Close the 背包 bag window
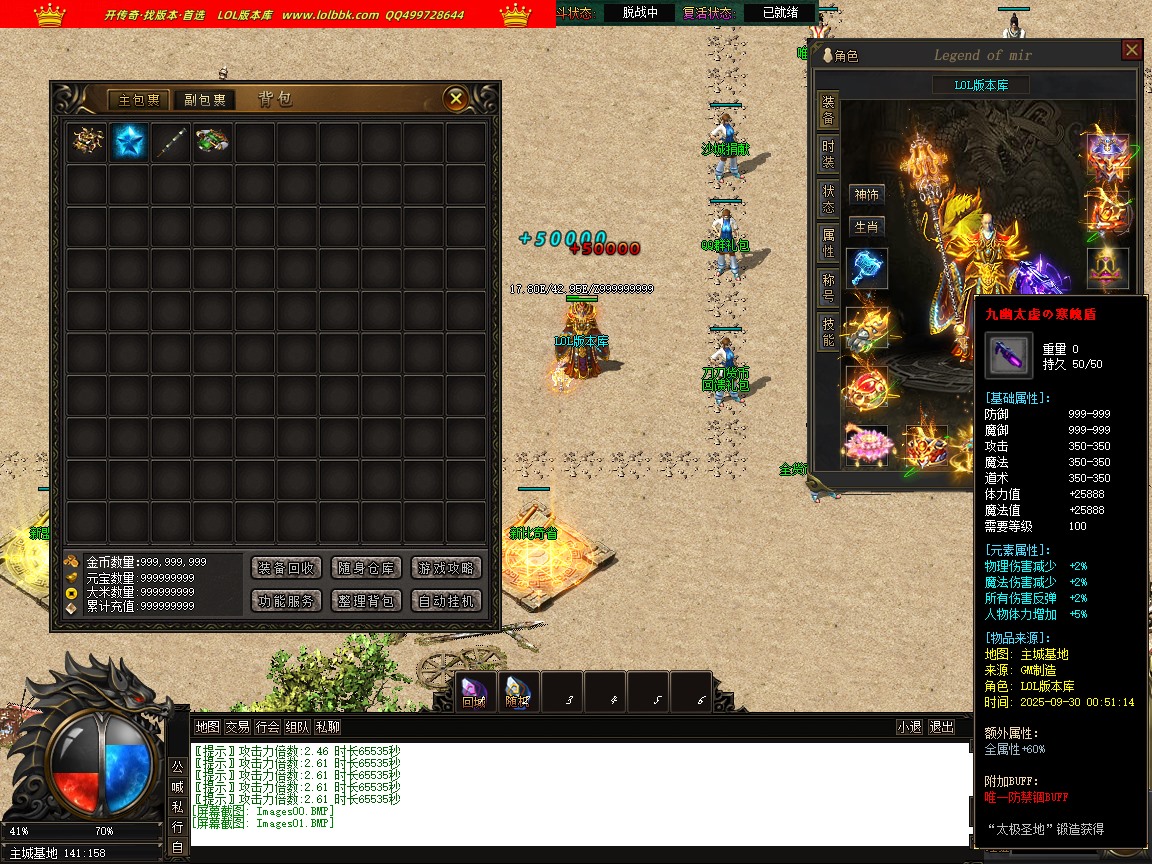The image size is (1152, 864). 456,98
